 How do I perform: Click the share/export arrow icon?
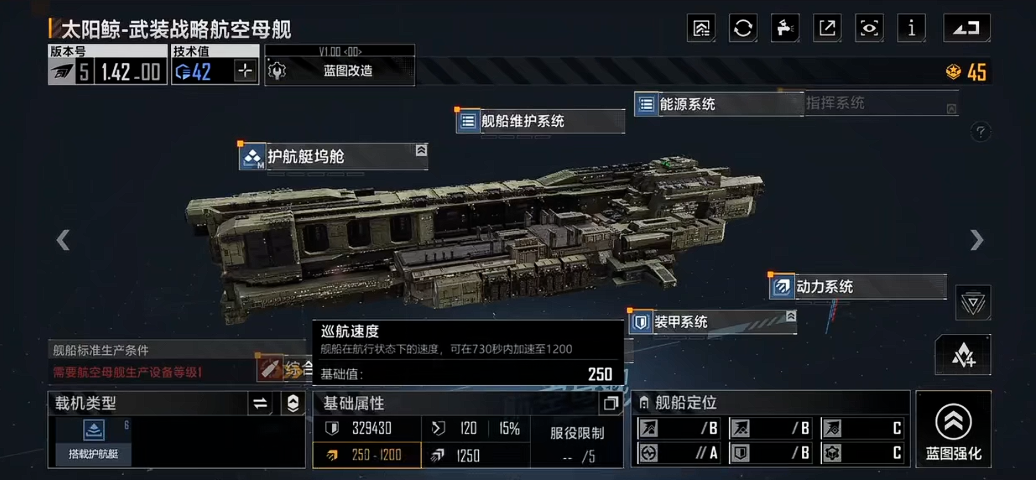(827, 28)
